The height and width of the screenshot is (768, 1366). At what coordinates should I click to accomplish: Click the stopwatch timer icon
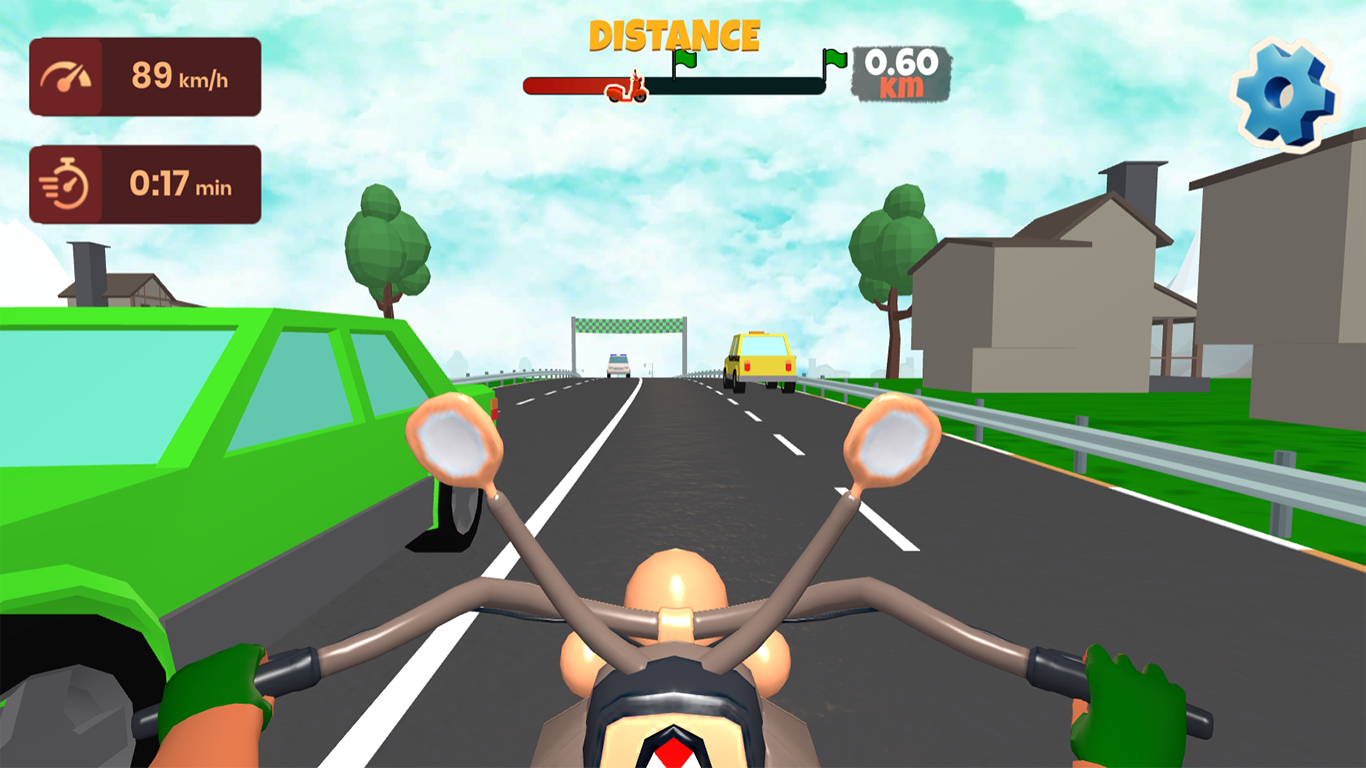66,184
